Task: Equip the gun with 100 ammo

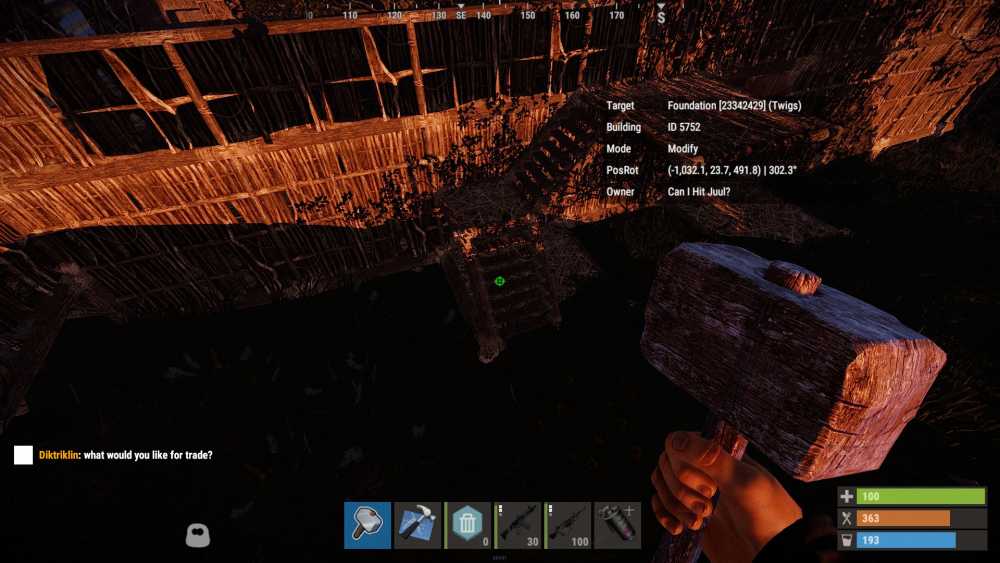Action: pyautogui.click(x=568, y=525)
